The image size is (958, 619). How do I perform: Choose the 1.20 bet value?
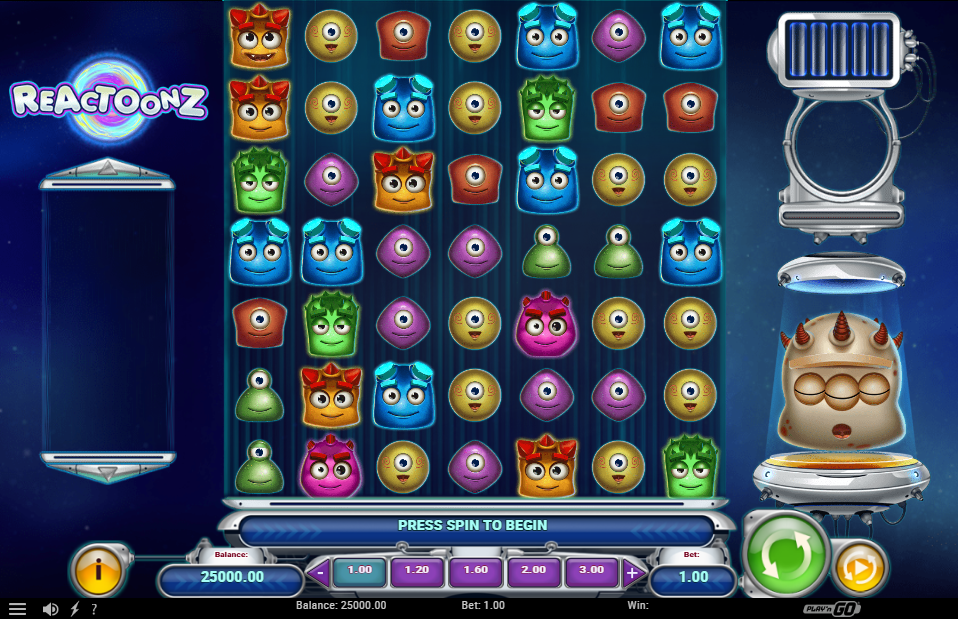click(x=417, y=571)
